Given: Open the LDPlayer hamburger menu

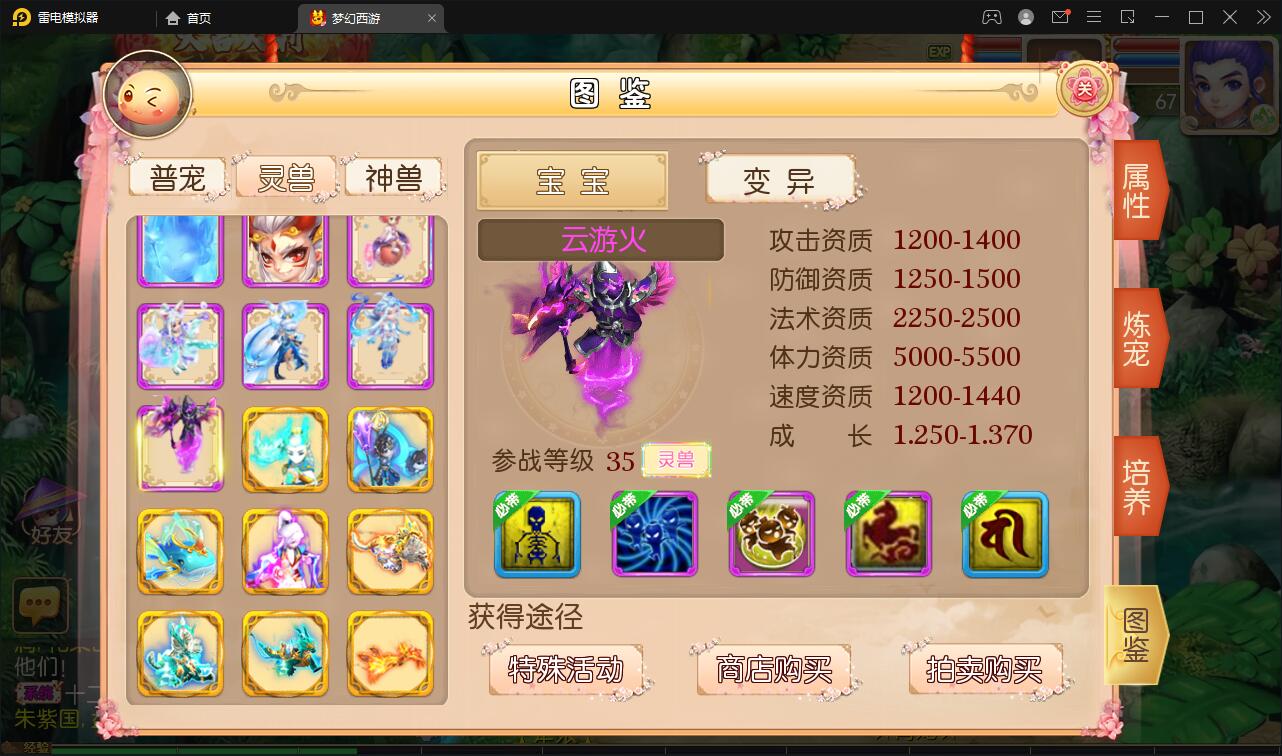Looking at the screenshot, I should (x=1094, y=17).
